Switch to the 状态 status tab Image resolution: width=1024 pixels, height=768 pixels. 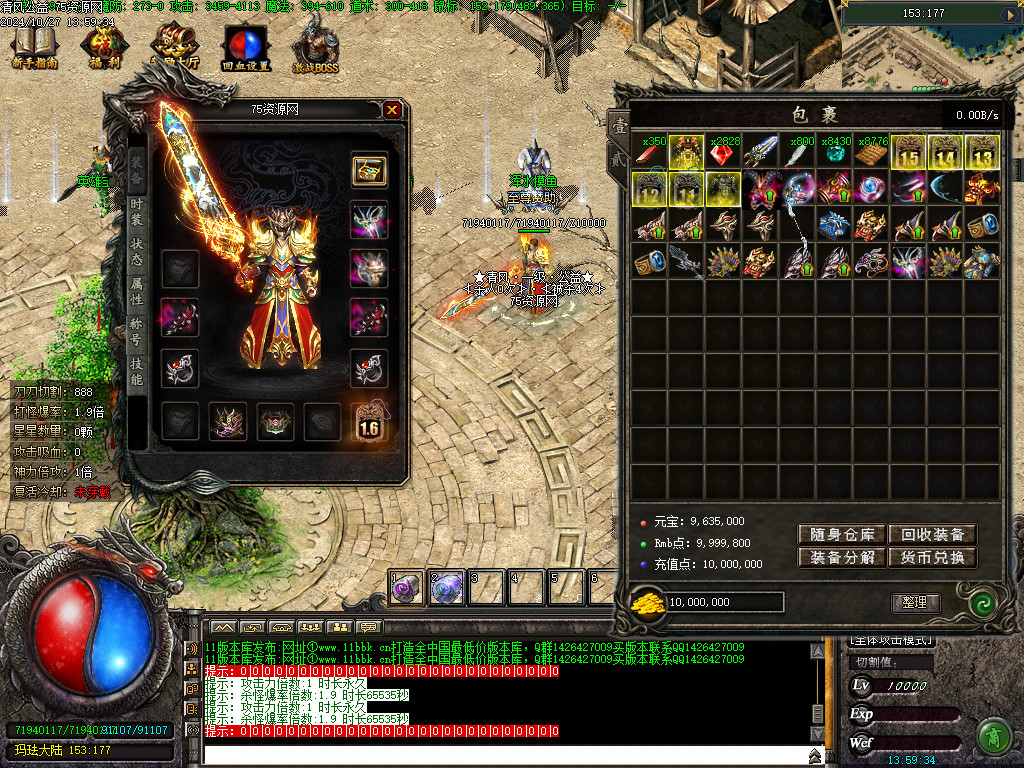point(137,252)
